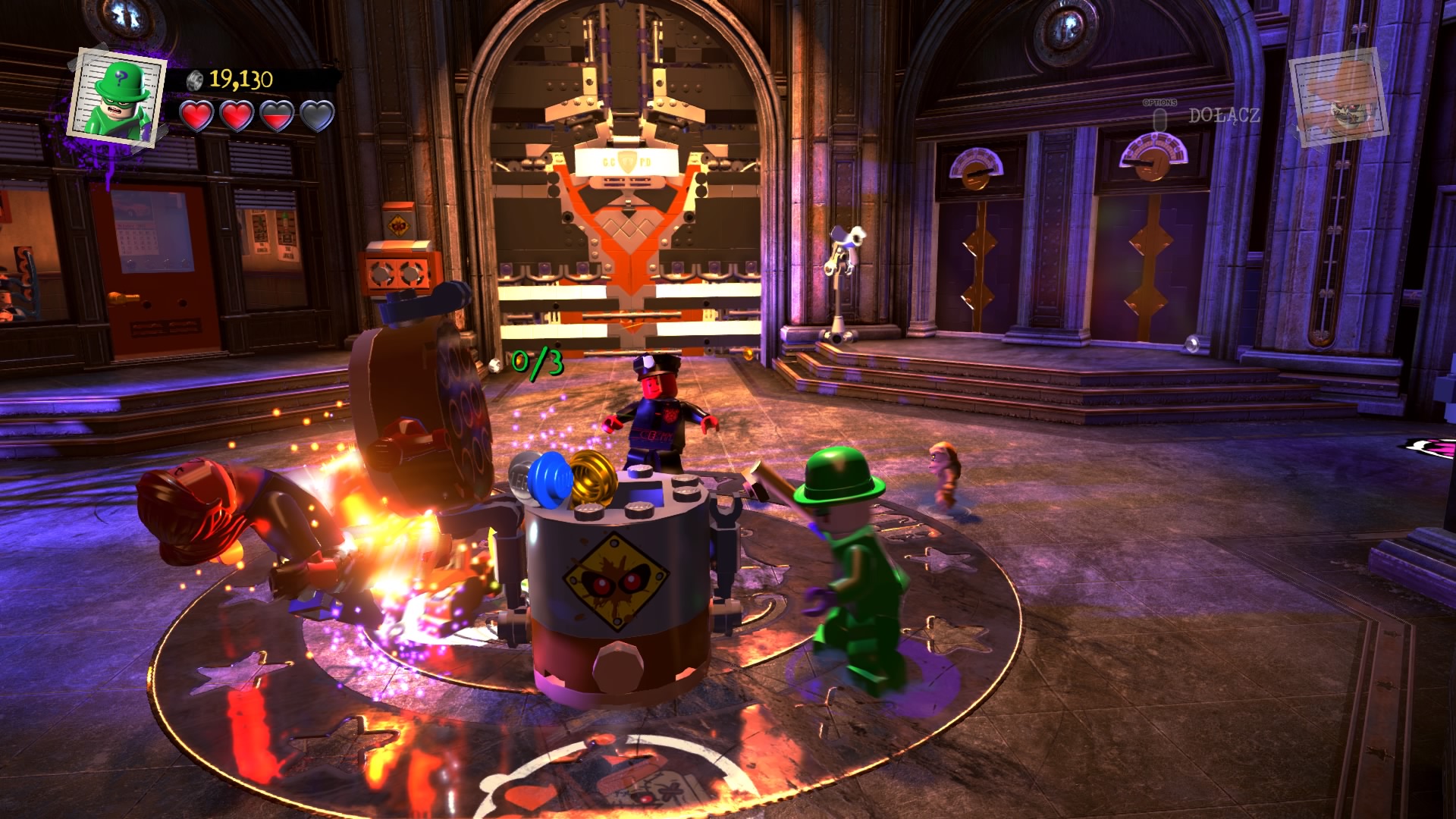The width and height of the screenshot is (1456, 819).
Task: Select the Riddler character portrait
Action: (x=118, y=97)
